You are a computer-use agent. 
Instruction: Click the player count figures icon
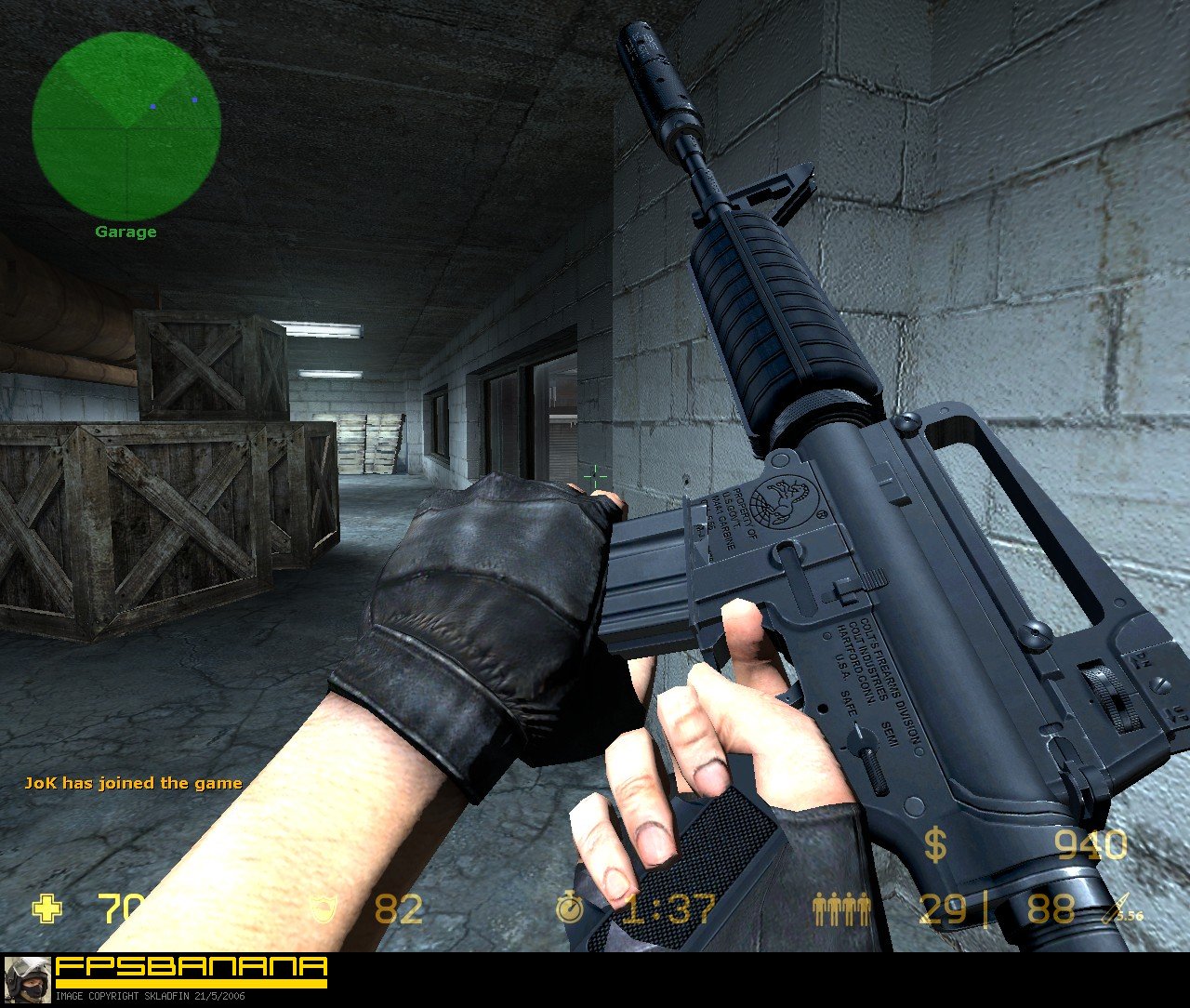840,911
